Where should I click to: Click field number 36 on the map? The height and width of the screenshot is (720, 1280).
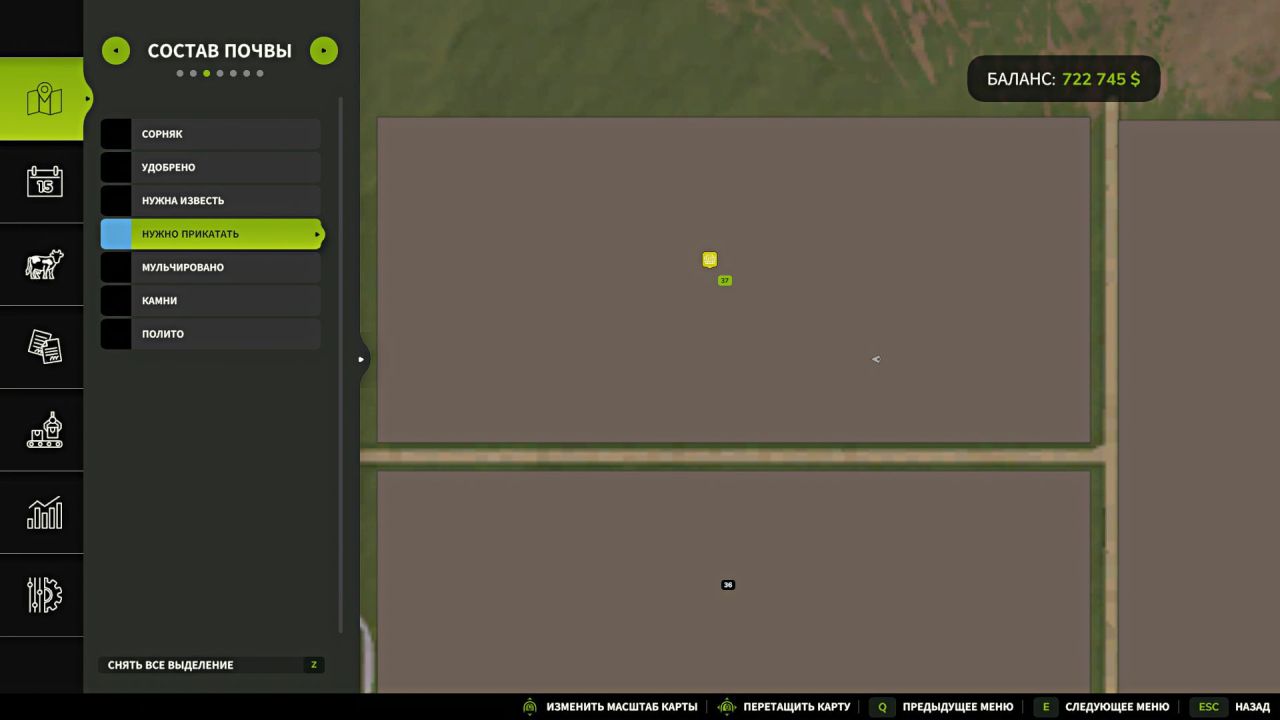click(x=727, y=584)
